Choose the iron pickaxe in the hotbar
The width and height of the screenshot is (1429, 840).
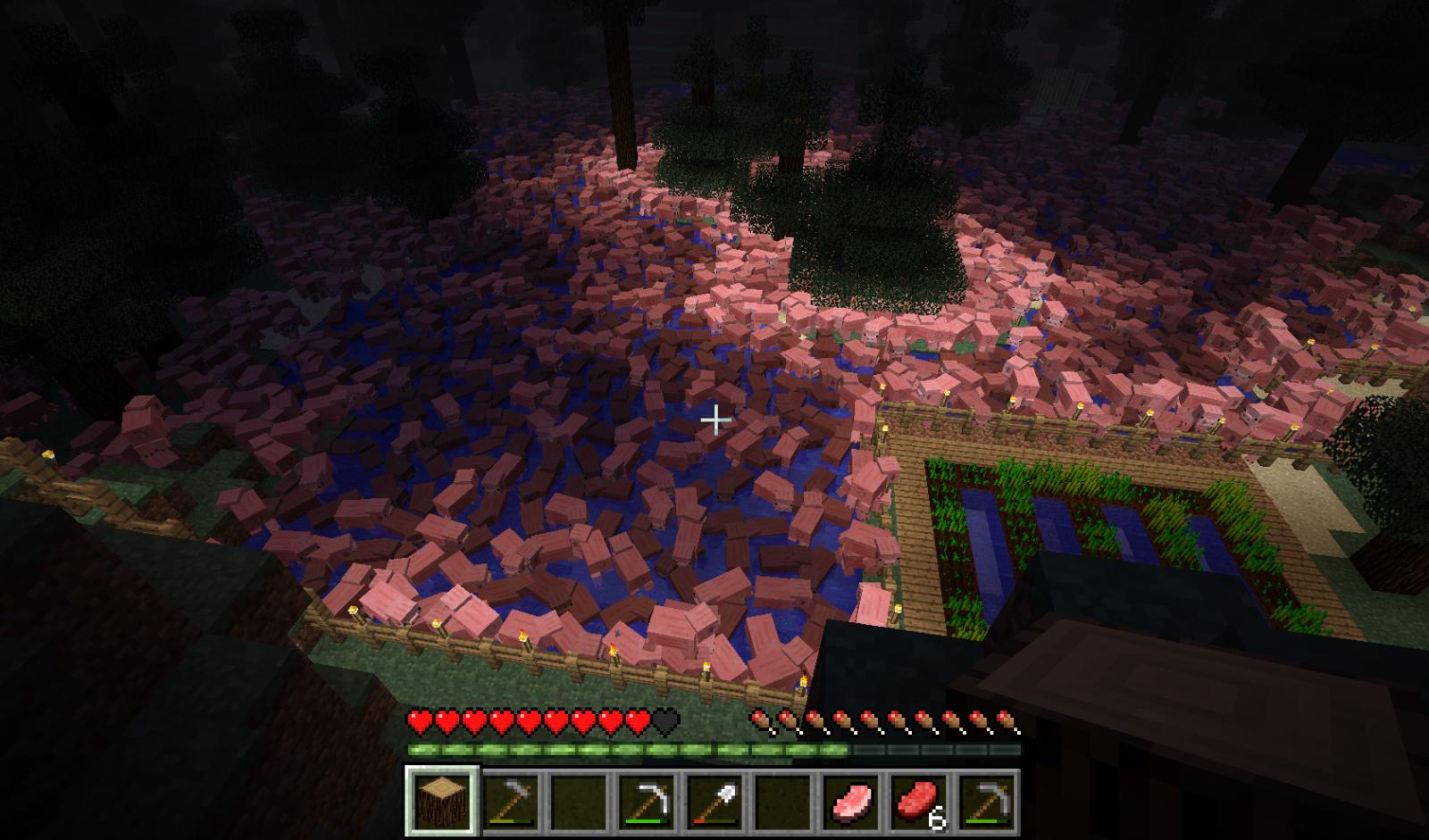(648, 802)
